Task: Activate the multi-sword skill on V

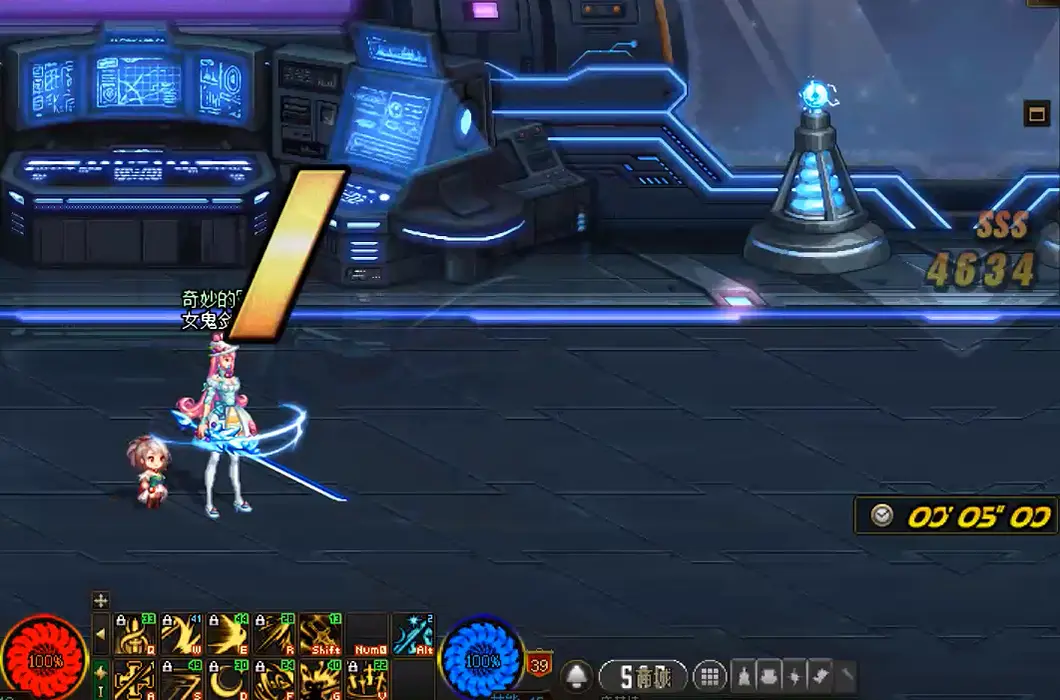Action: point(367,680)
